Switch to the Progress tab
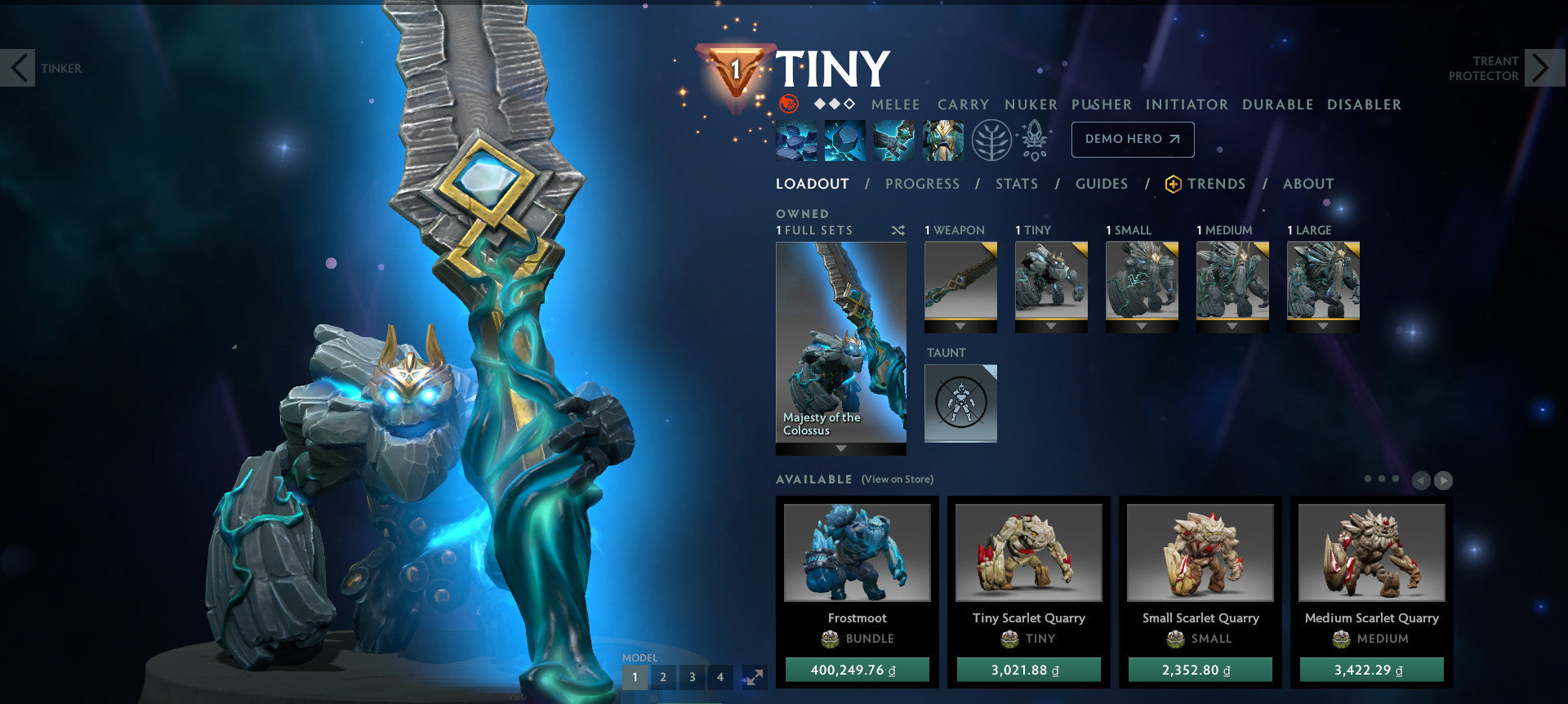 [x=921, y=184]
